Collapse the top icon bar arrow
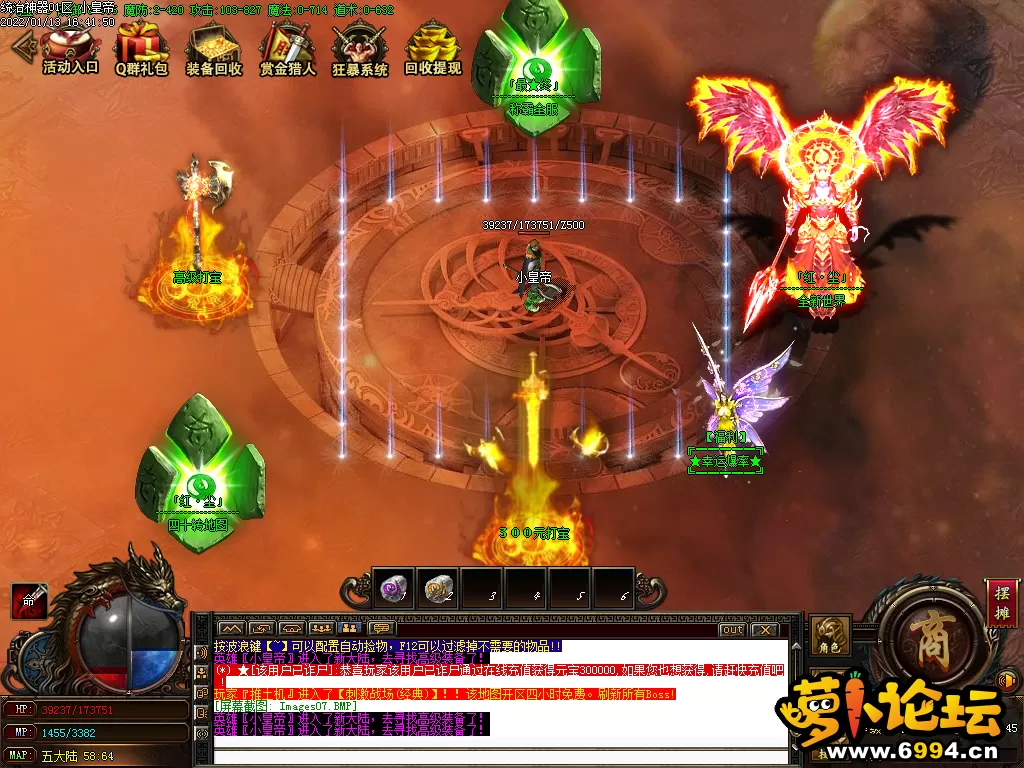The width and height of the screenshot is (1024, 768). coord(22,46)
